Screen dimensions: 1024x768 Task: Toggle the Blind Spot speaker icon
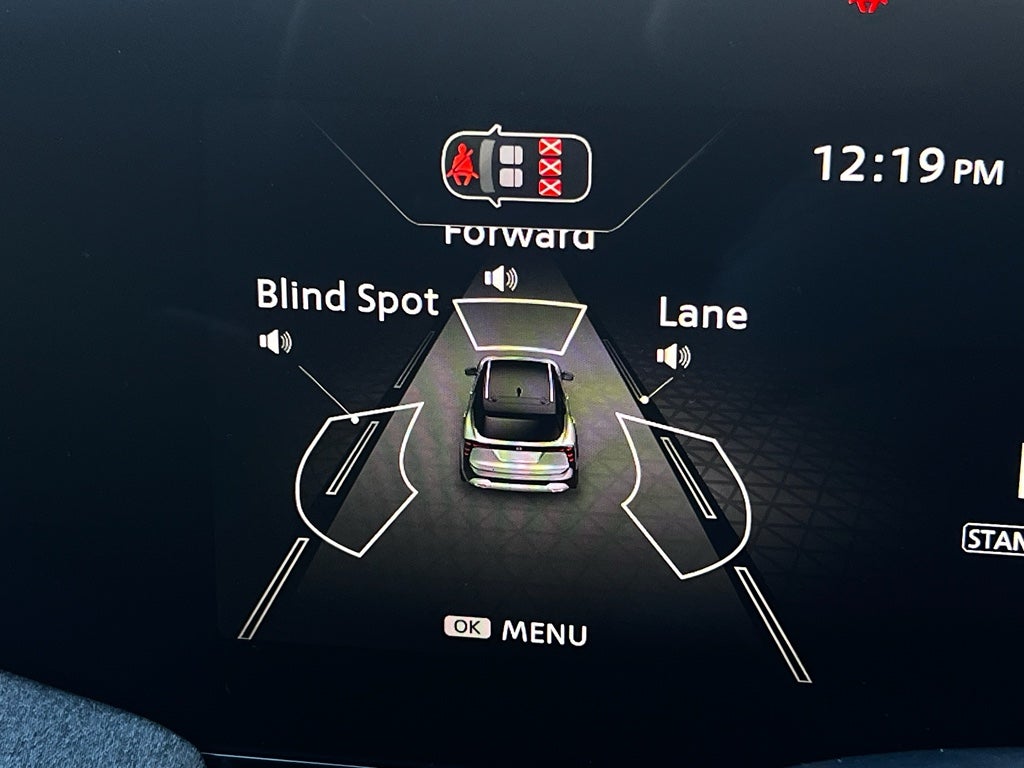coord(275,342)
